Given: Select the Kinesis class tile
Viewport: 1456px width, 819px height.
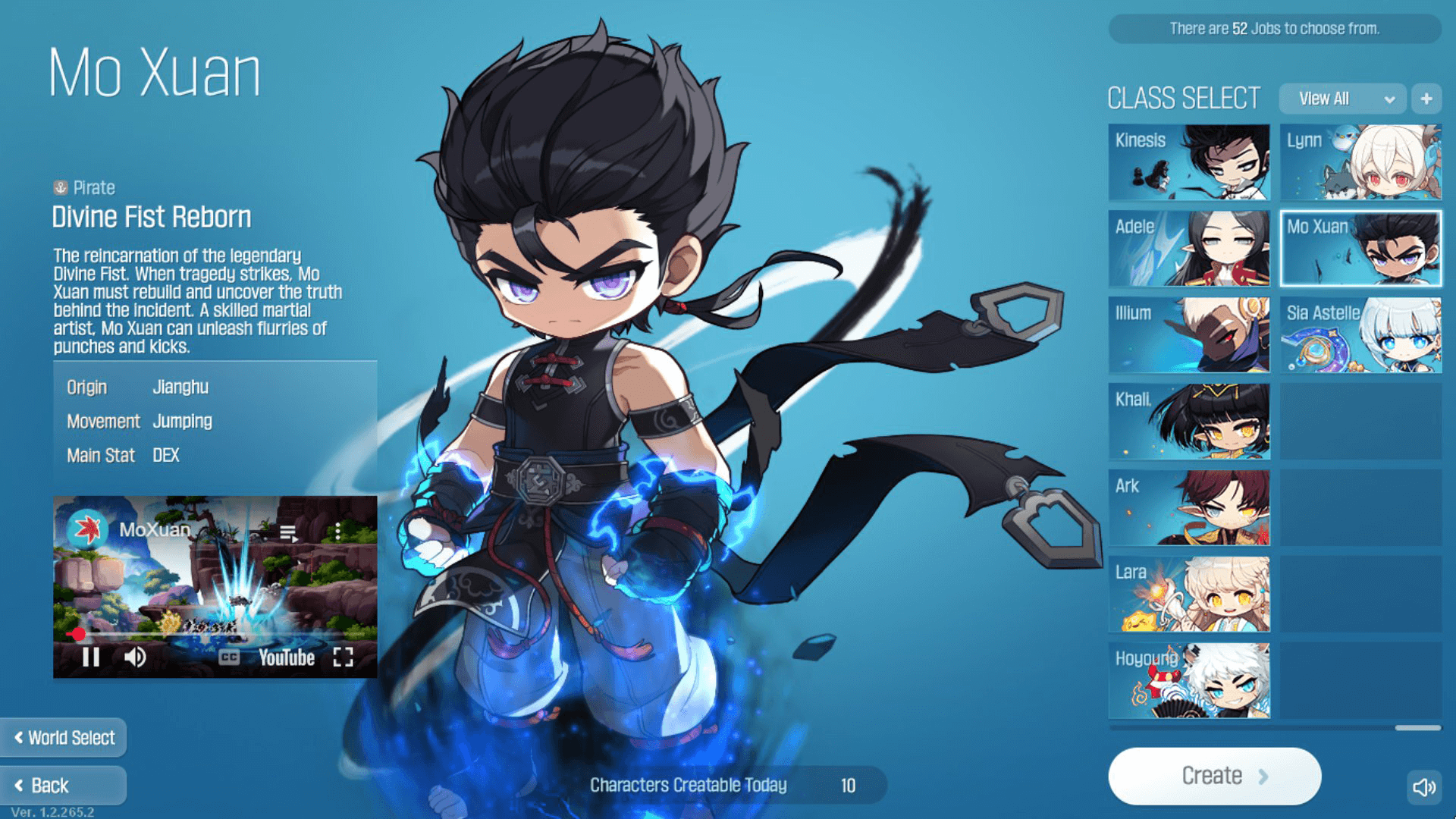Looking at the screenshot, I should [x=1188, y=162].
